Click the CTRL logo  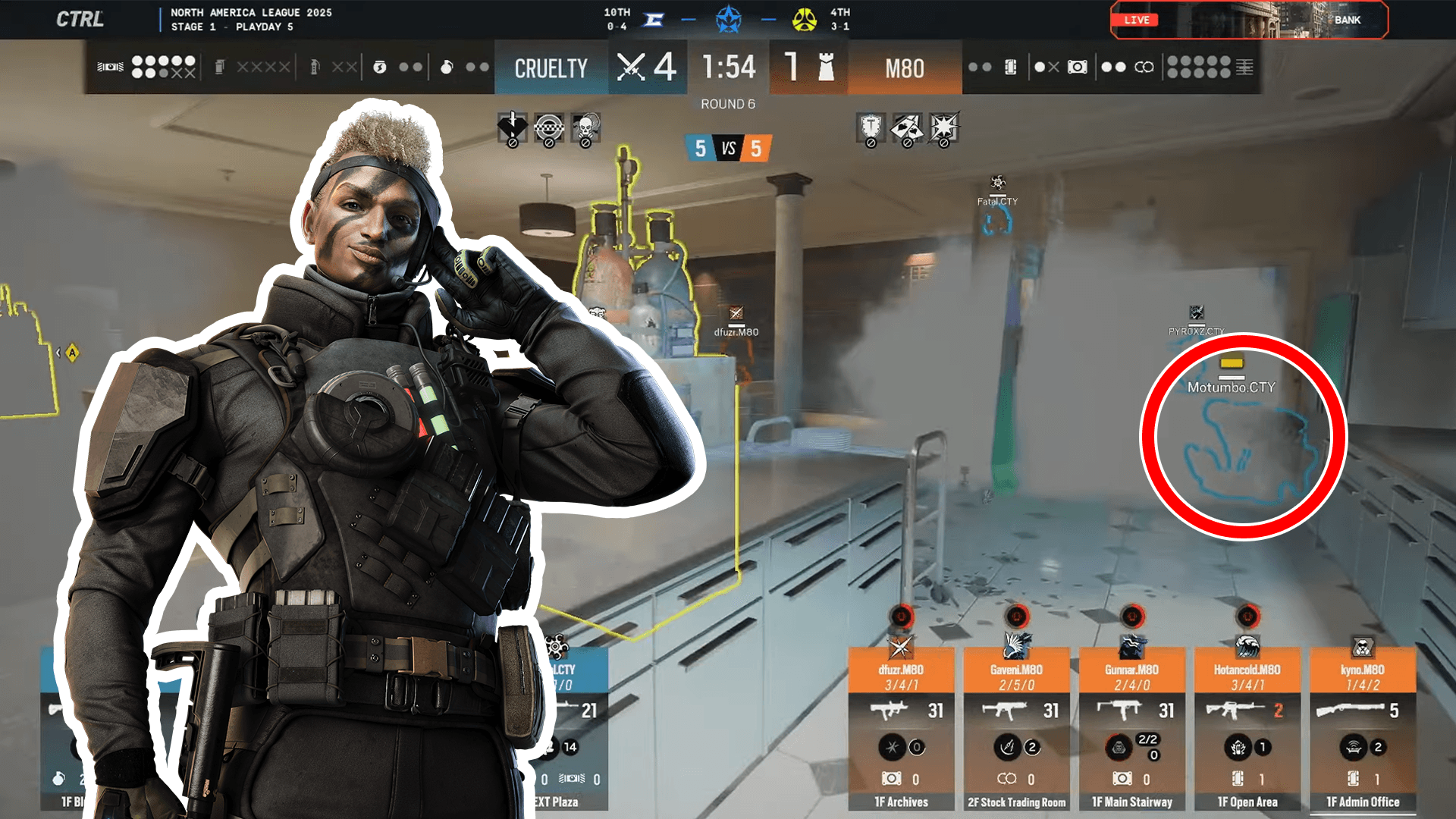point(80,19)
